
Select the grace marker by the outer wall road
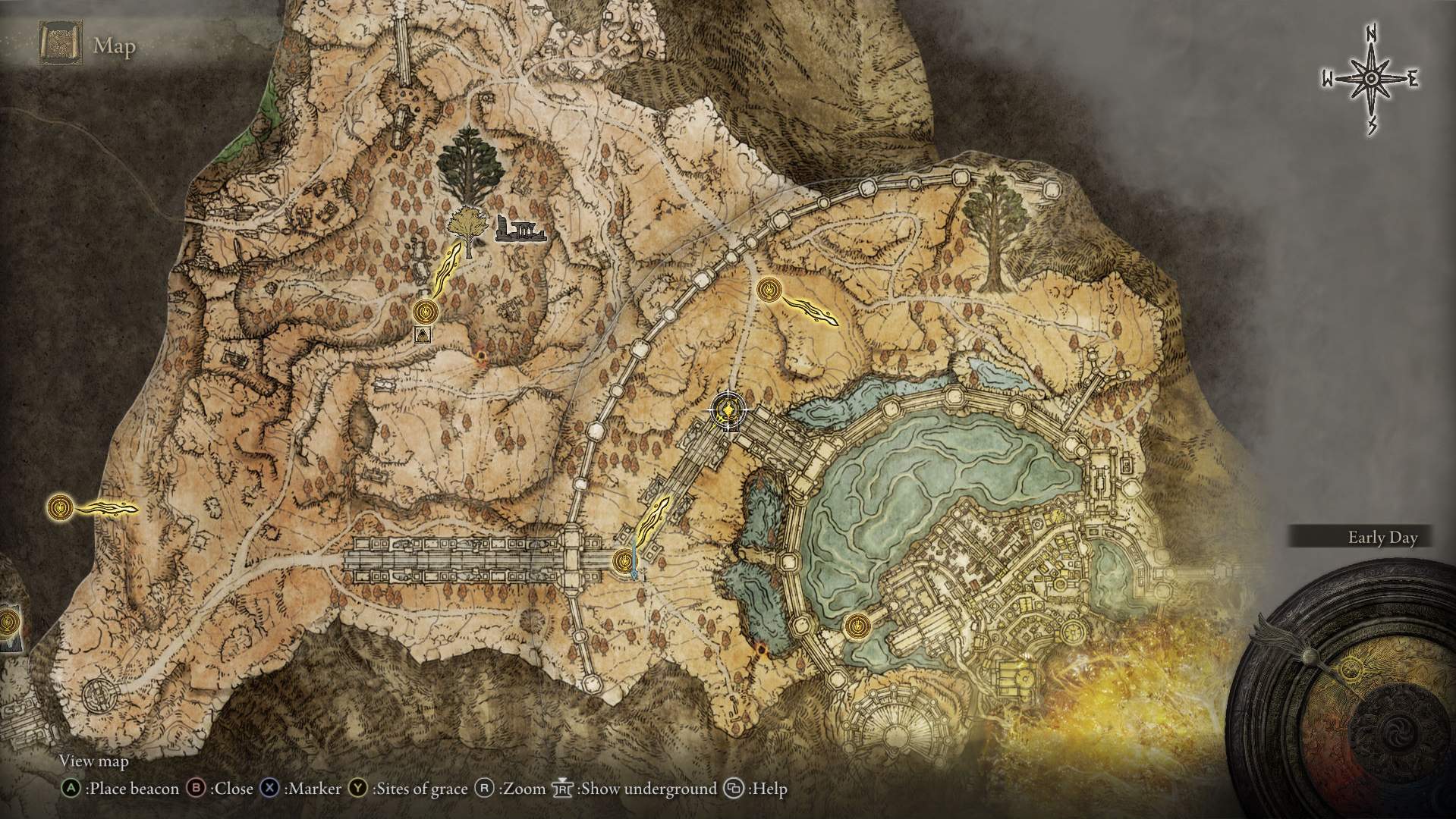tap(769, 289)
